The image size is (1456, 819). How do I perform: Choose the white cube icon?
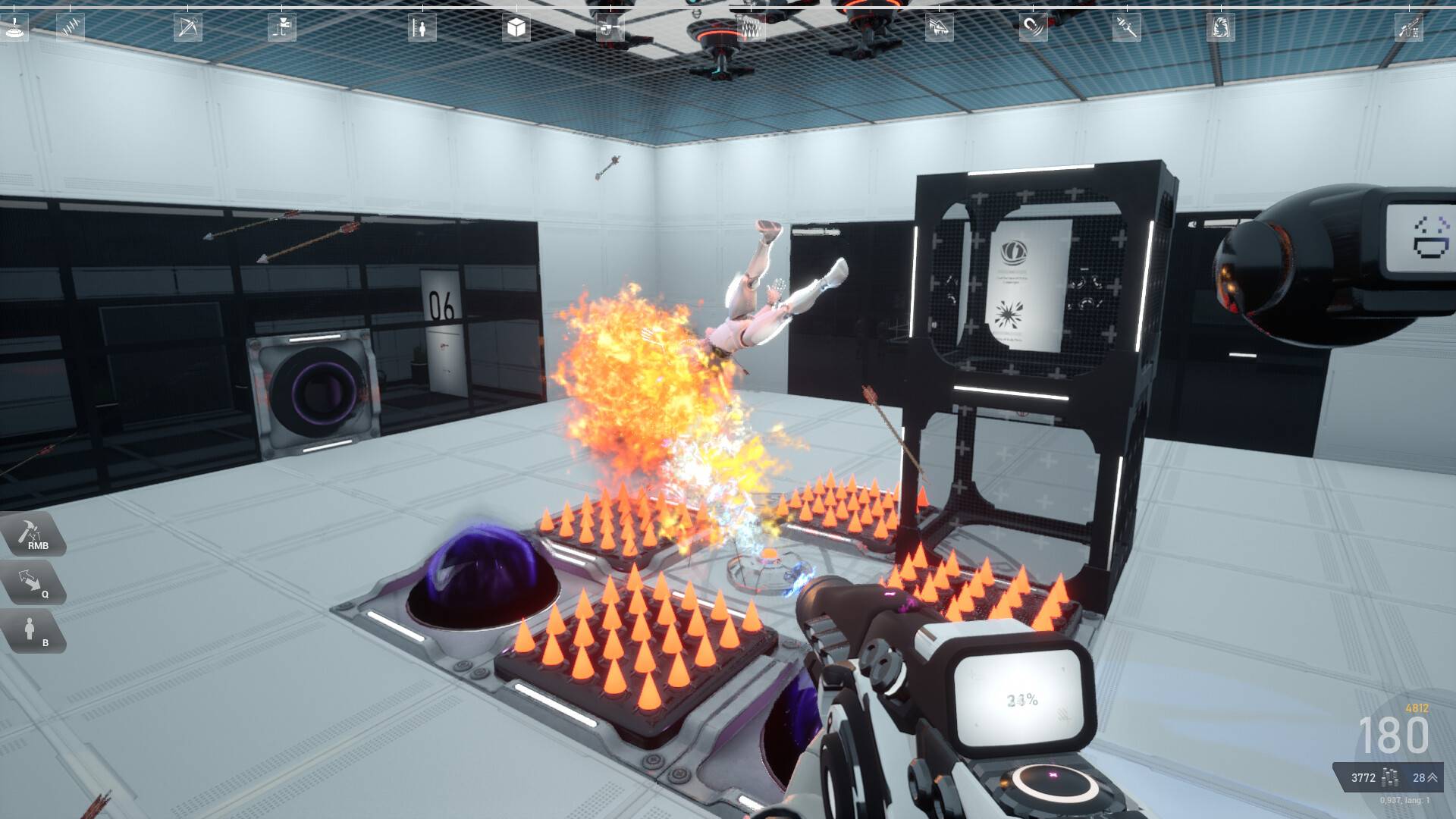pyautogui.click(x=516, y=28)
